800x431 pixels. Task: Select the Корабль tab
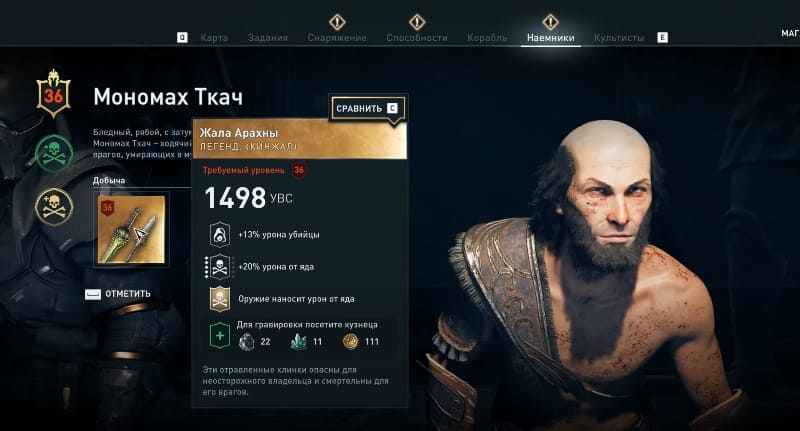pyautogui.click(x=487, y=38)
